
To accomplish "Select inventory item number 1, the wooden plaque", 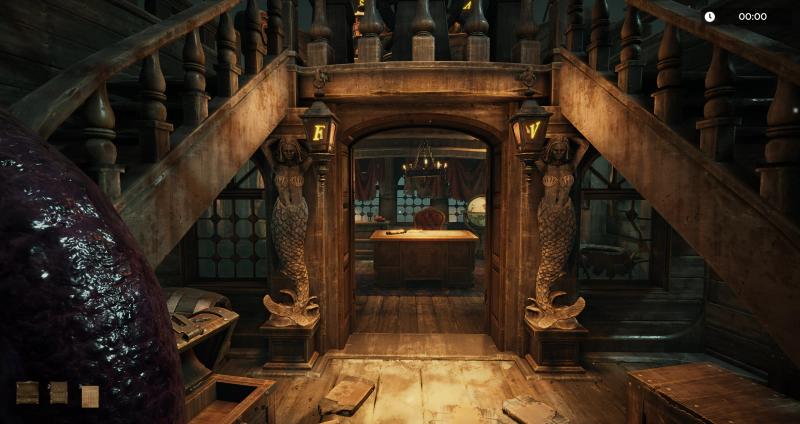I will point(27,393).
